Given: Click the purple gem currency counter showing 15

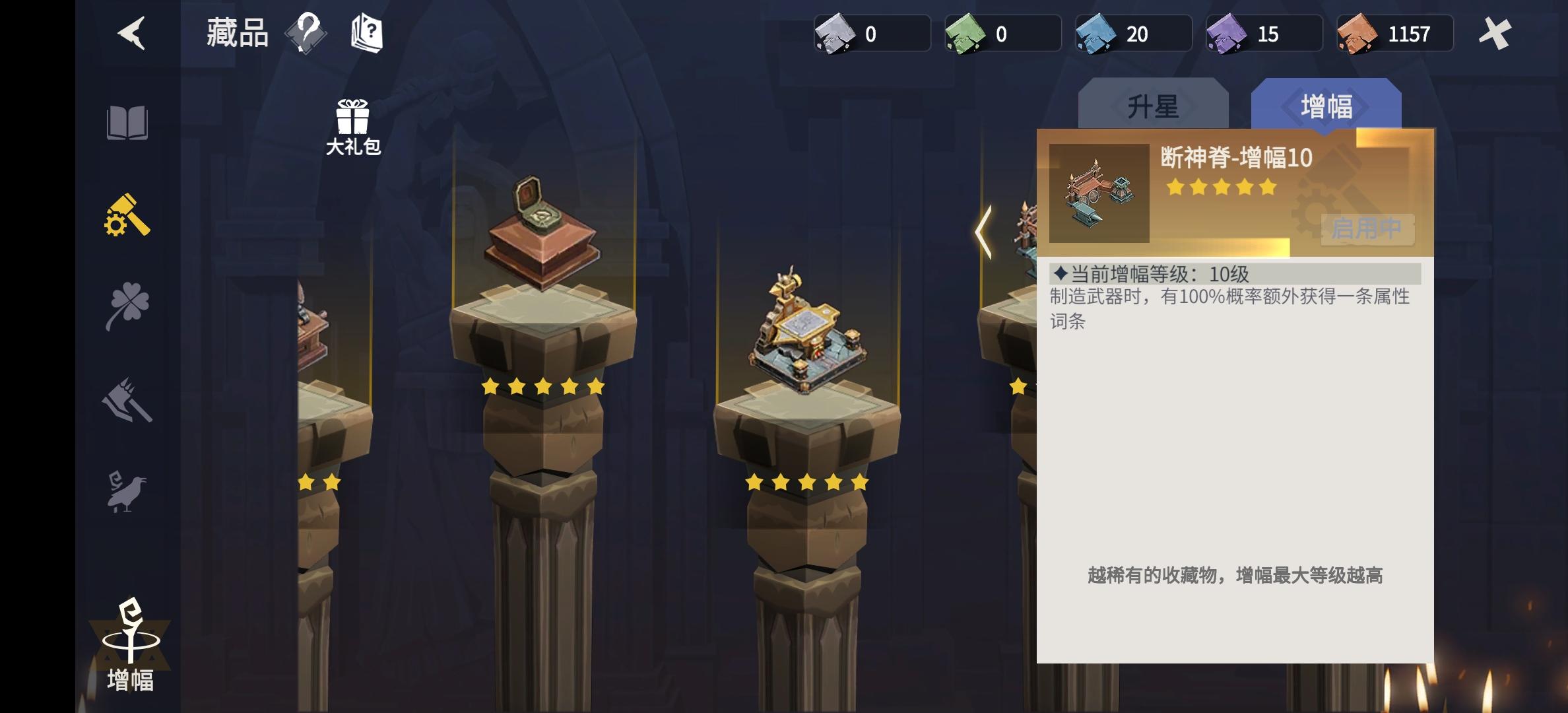Looking at the screenshot, I should click(1264, 34).
